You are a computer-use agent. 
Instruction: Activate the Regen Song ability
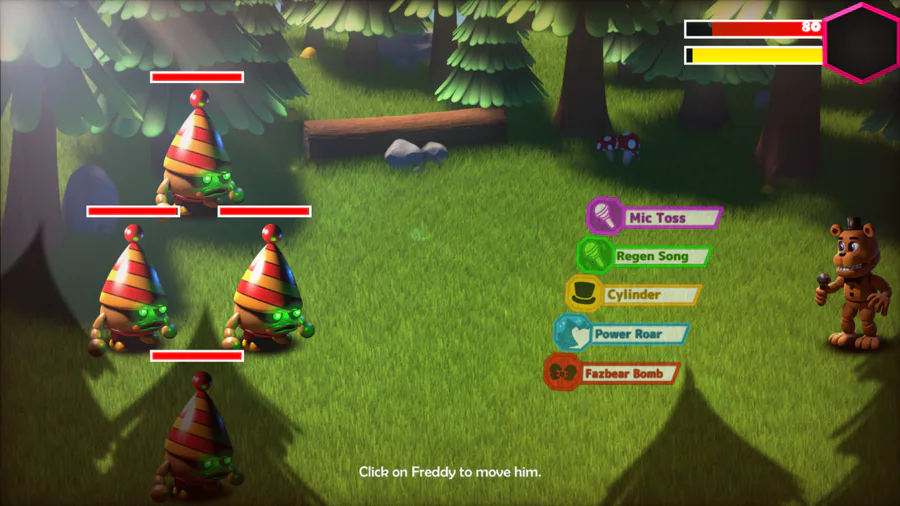point(645,256)
